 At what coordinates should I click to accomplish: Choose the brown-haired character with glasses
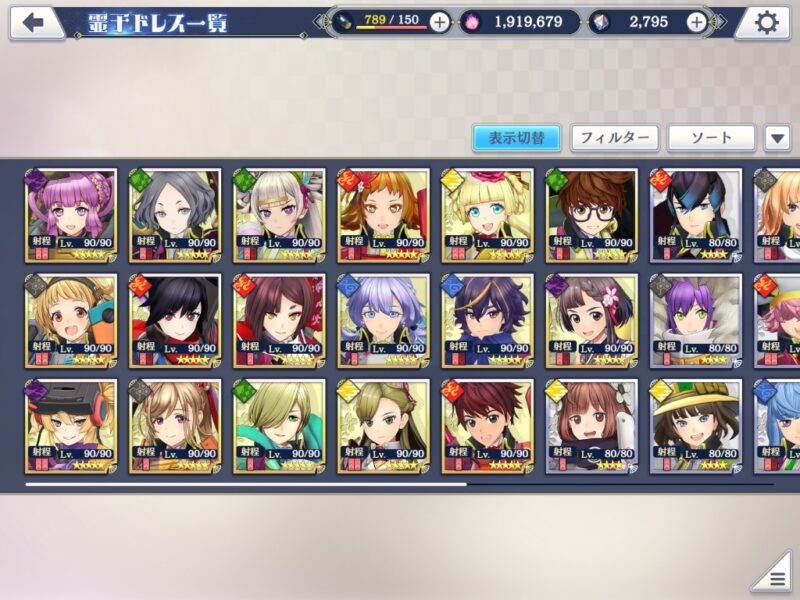(x=591, y=215)
